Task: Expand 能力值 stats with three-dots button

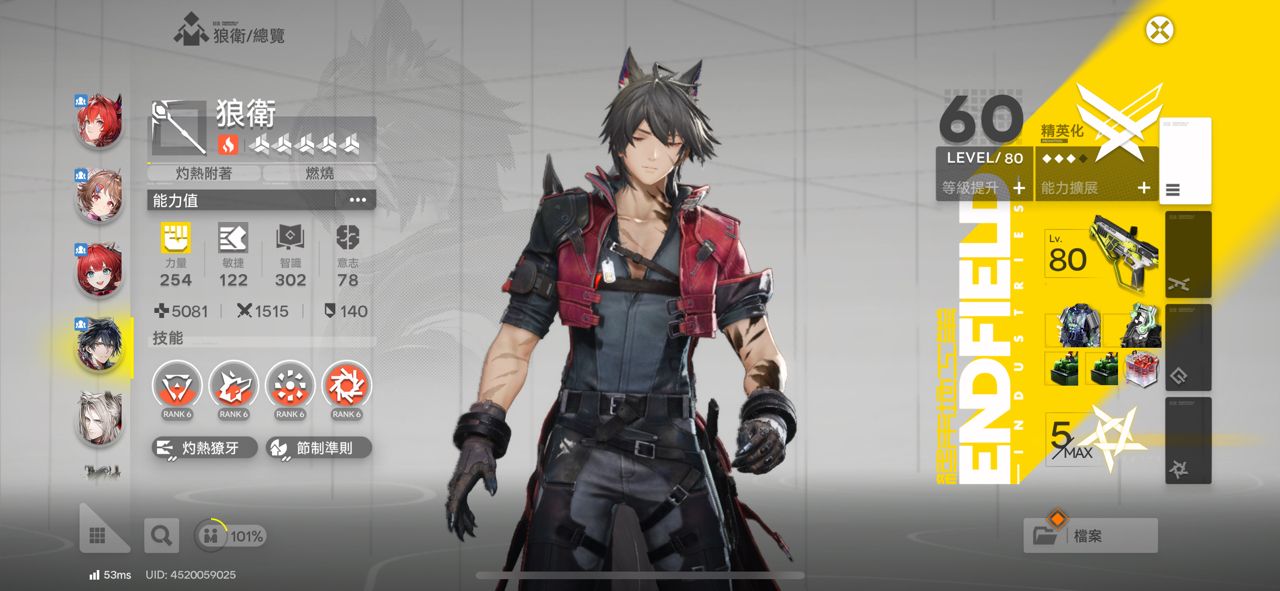Action: pyautogui.click(x=357, y=200)
